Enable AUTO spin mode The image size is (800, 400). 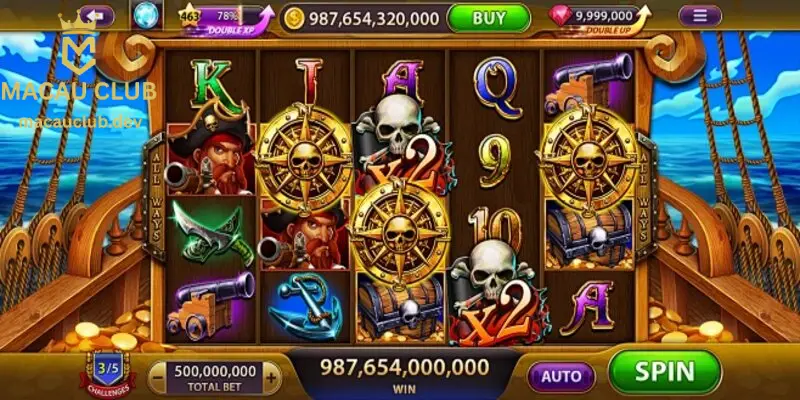pos(561,375)
